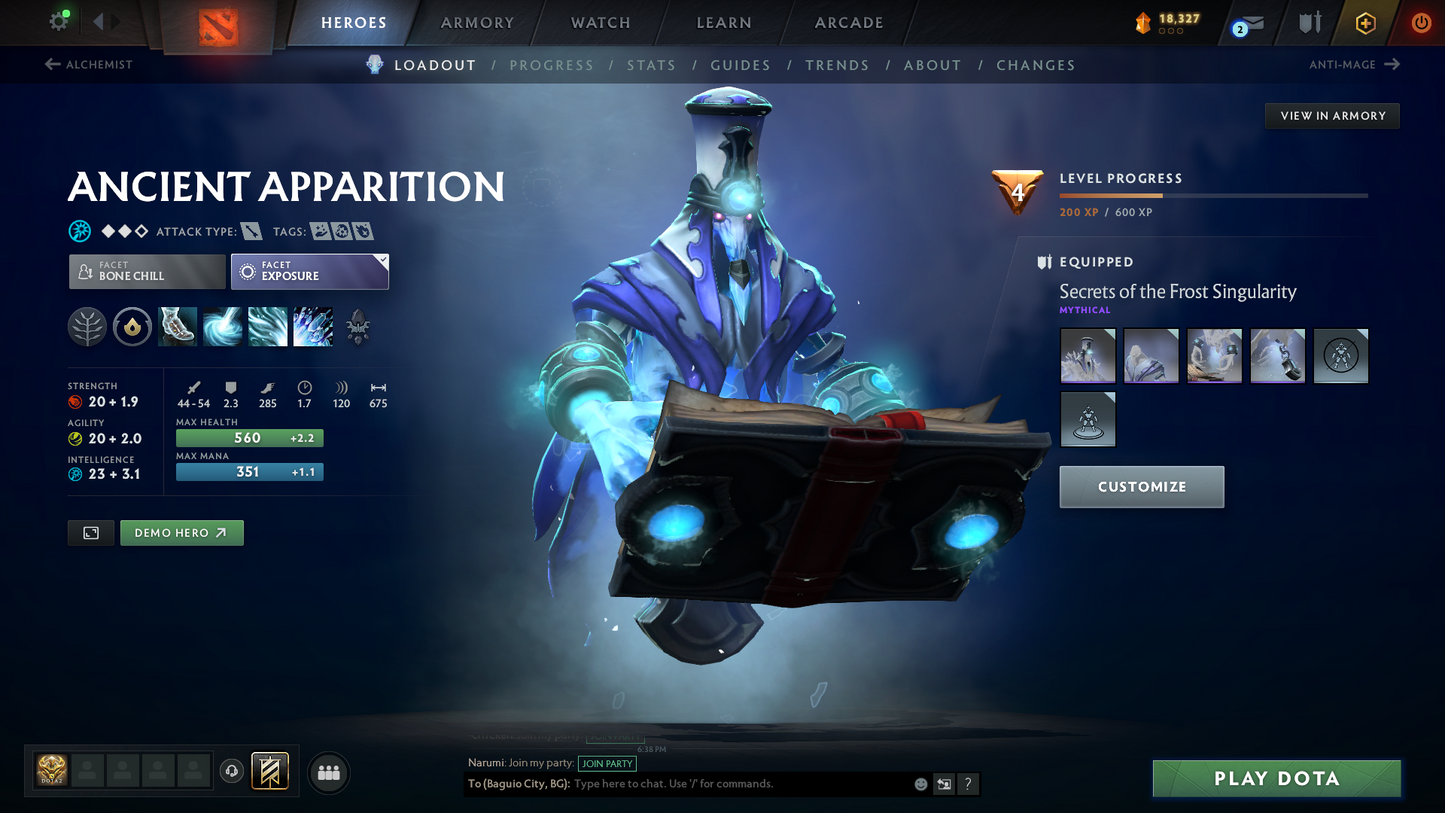Go to next hero Anti-Mage
1445x813 pixels.
[1354, 65]
